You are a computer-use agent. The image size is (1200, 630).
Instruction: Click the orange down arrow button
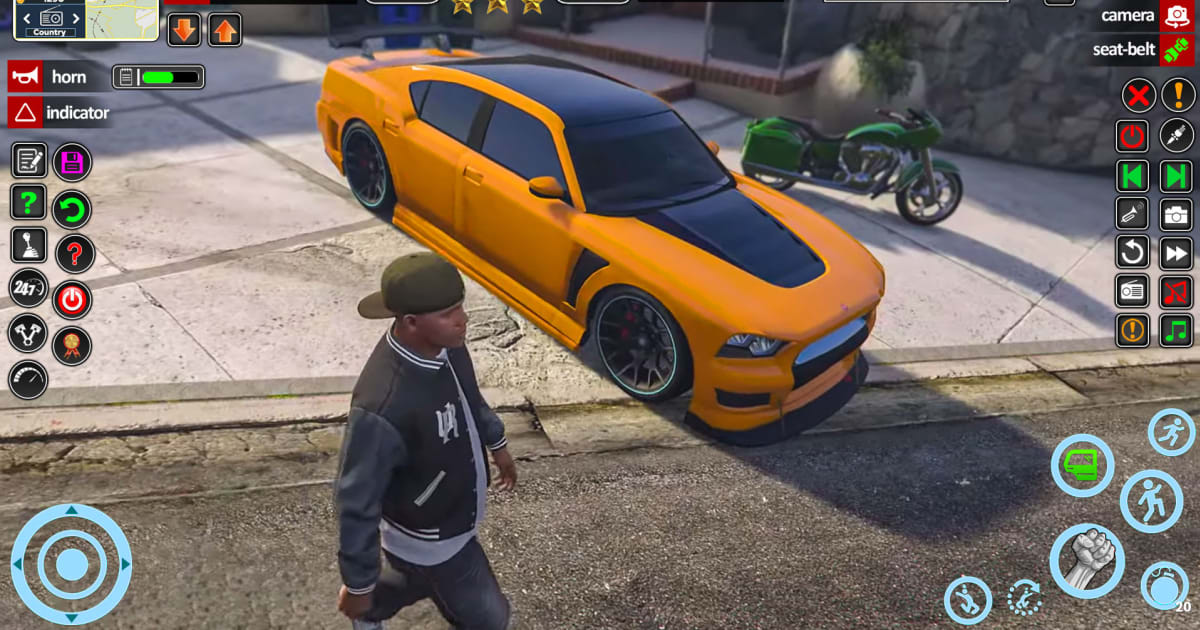[184, 29]
